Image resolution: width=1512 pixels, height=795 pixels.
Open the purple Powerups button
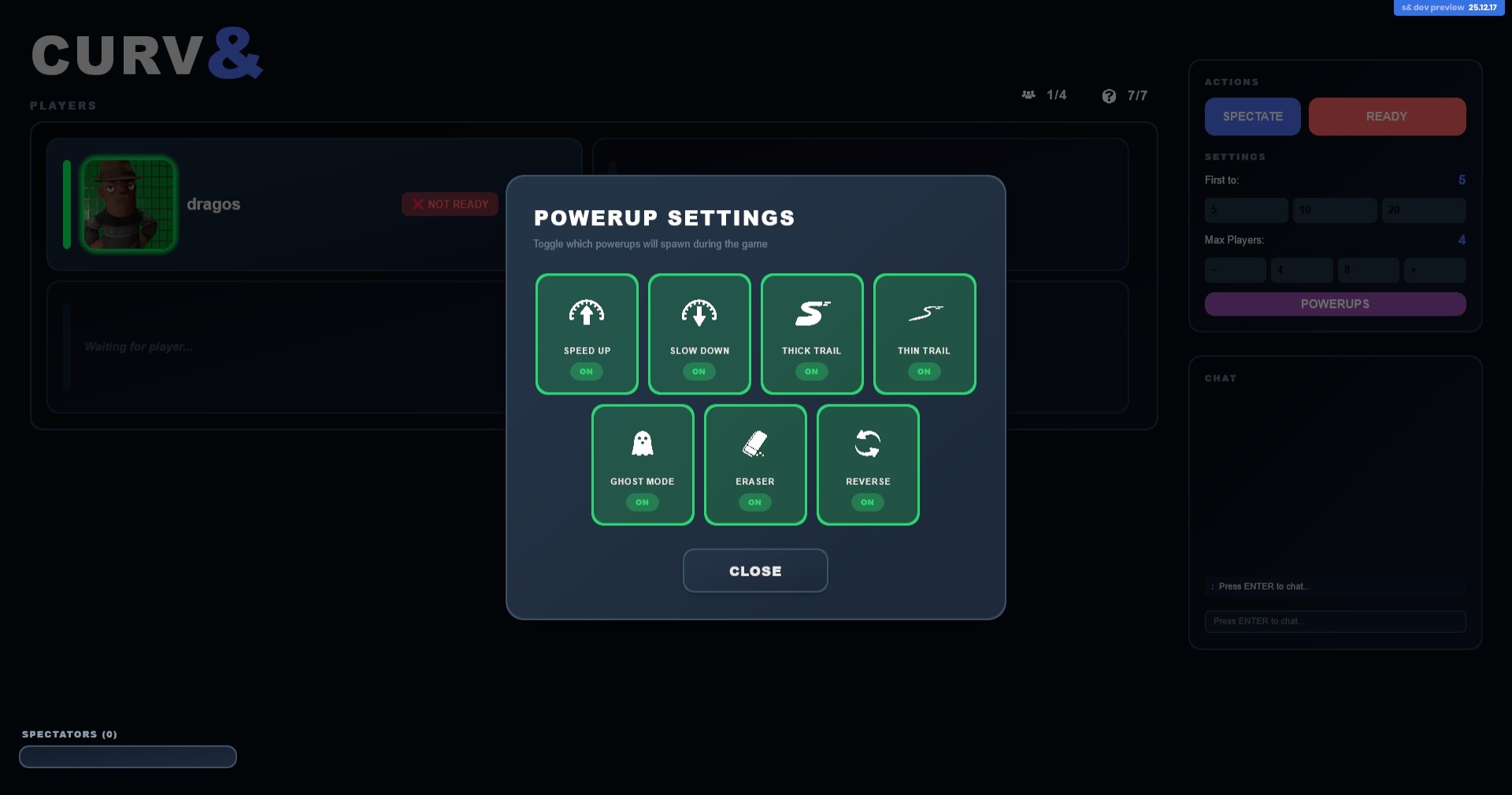click(1335, 304)
